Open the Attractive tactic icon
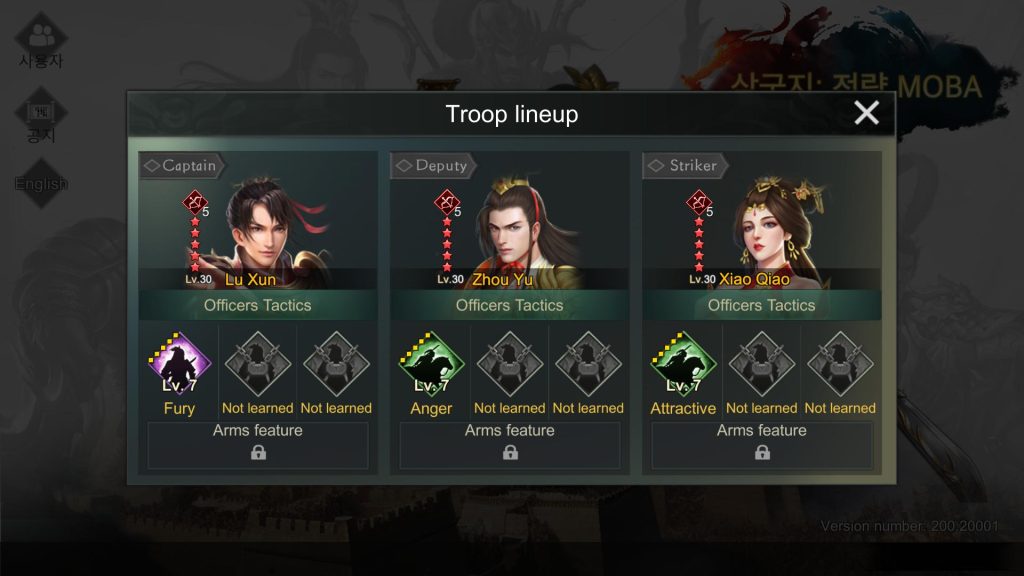This screenshot has width=1024, height=576. pos(683,366)
